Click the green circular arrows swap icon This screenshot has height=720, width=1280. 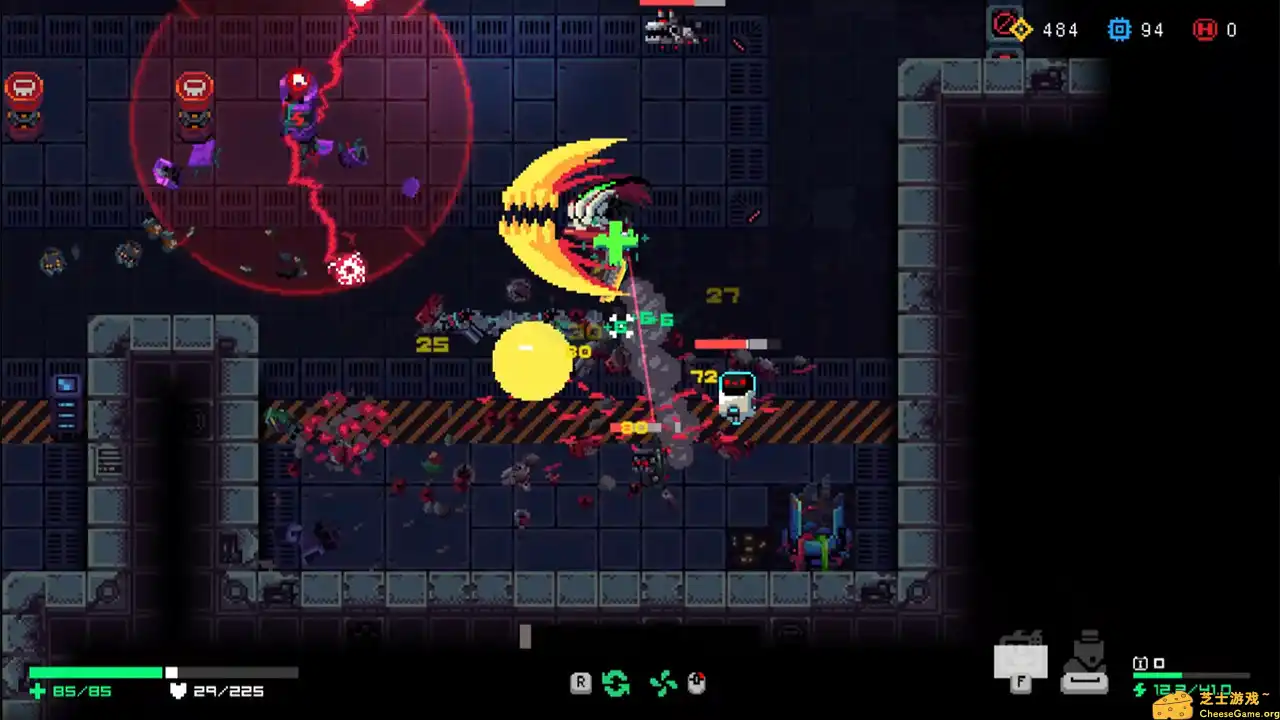click(616, 684)
